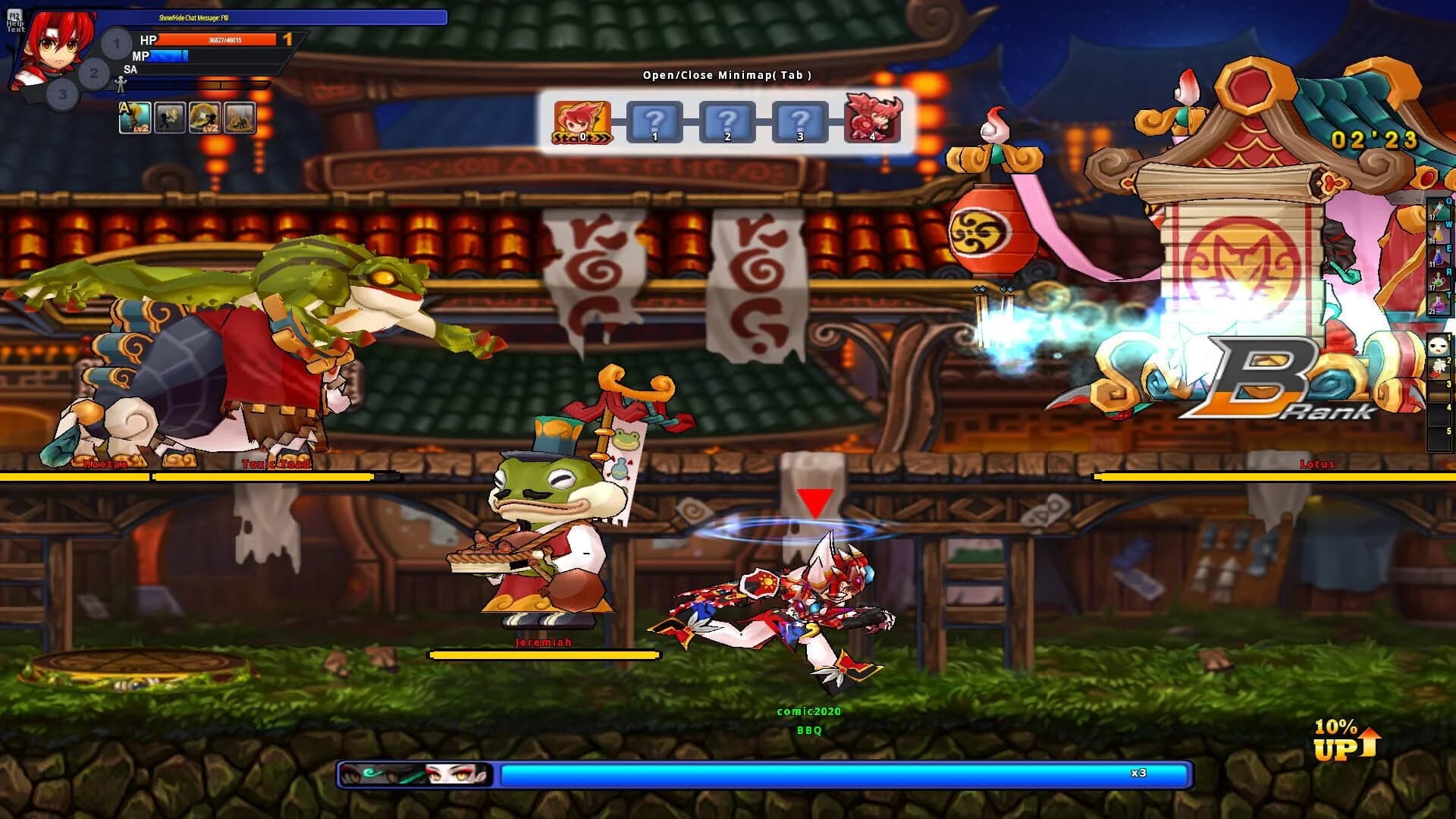Viewport: 1456px width, 819px height.
Task: Click the mask item in right-side slot 1
Action: (1438, 344)
